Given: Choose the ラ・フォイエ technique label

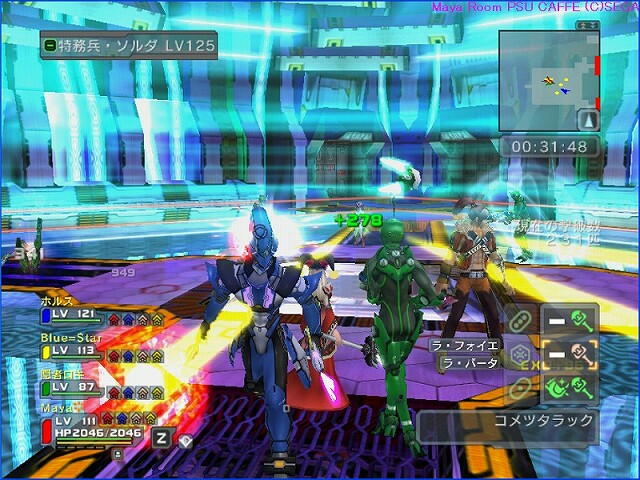Looking at the screenshot, I should pyautogui.click(x=465, y=345).
